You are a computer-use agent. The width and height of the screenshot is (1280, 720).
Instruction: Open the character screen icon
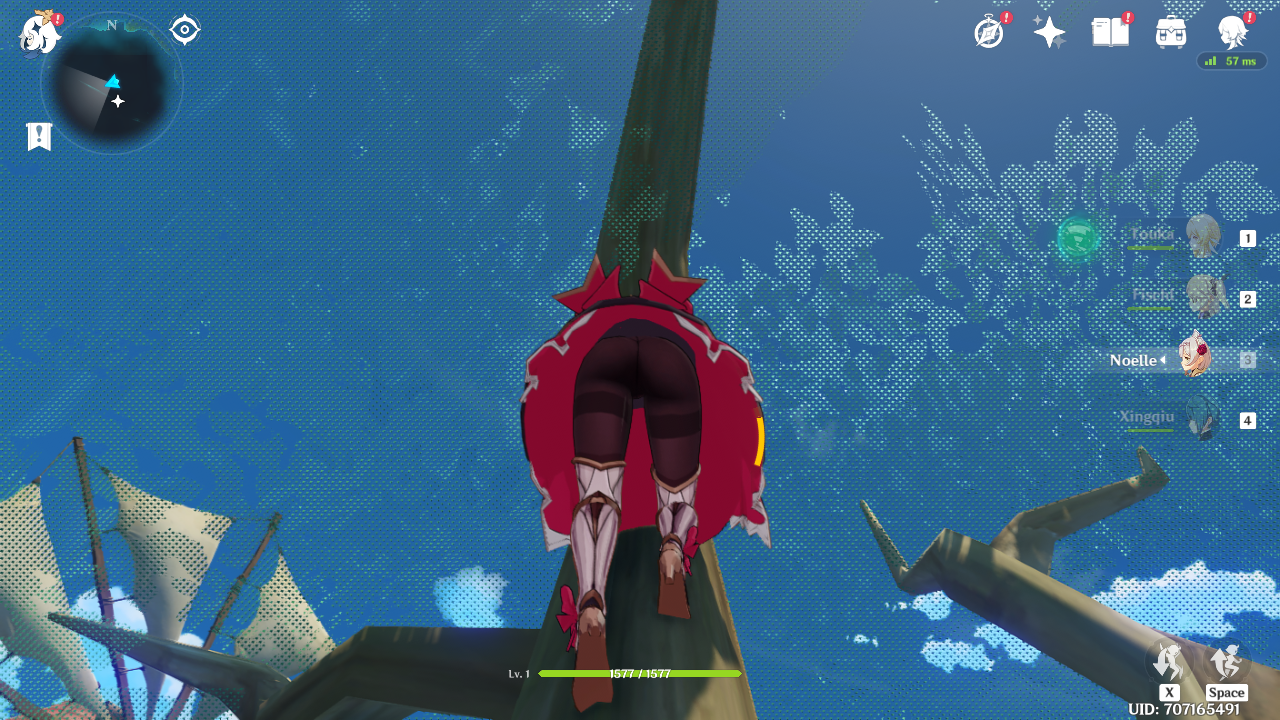(1232, 32)
